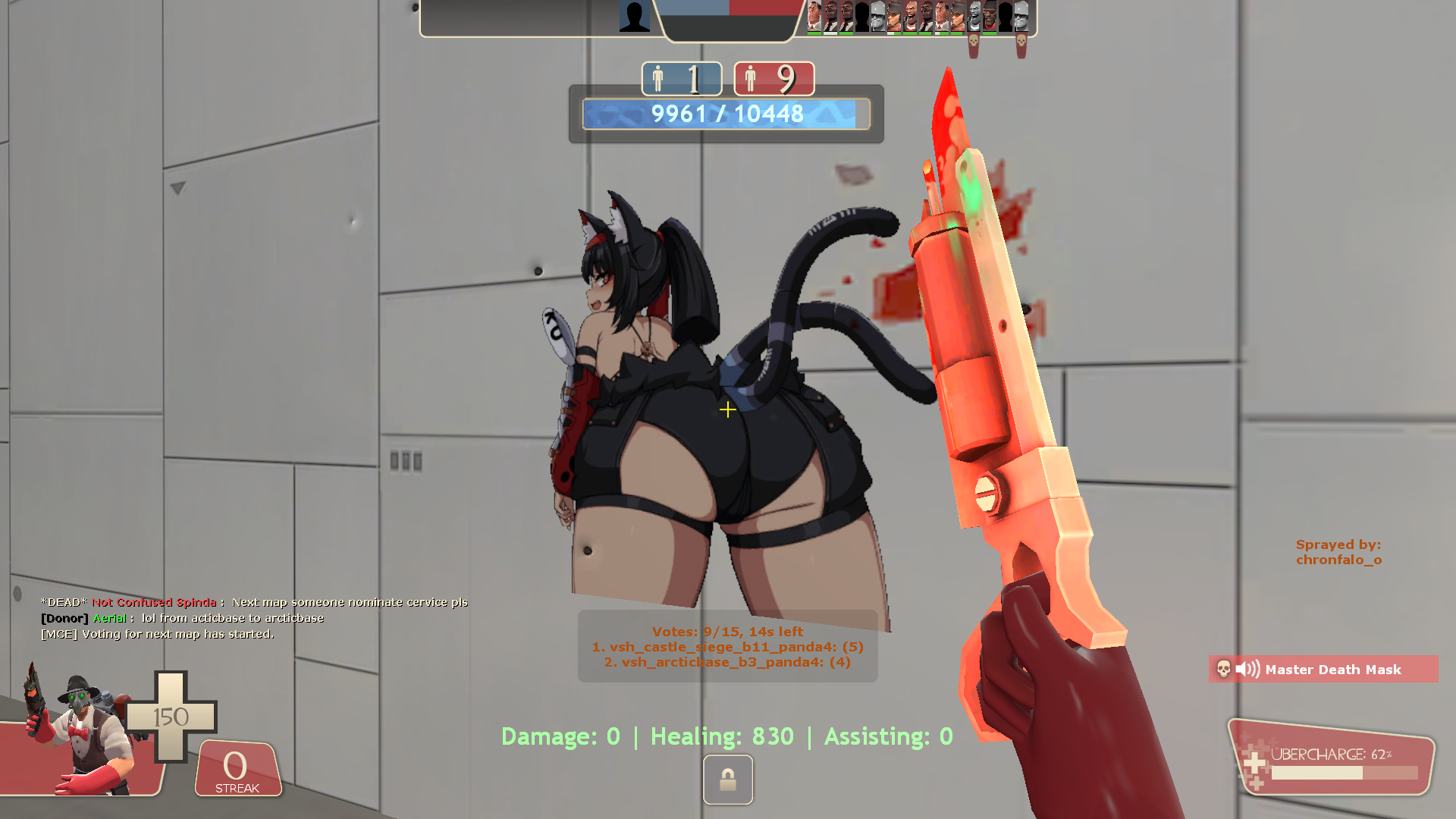Click the skull icon beside Master Death Mask
Screen dimensions: 1456x819
click(1224, 670)
